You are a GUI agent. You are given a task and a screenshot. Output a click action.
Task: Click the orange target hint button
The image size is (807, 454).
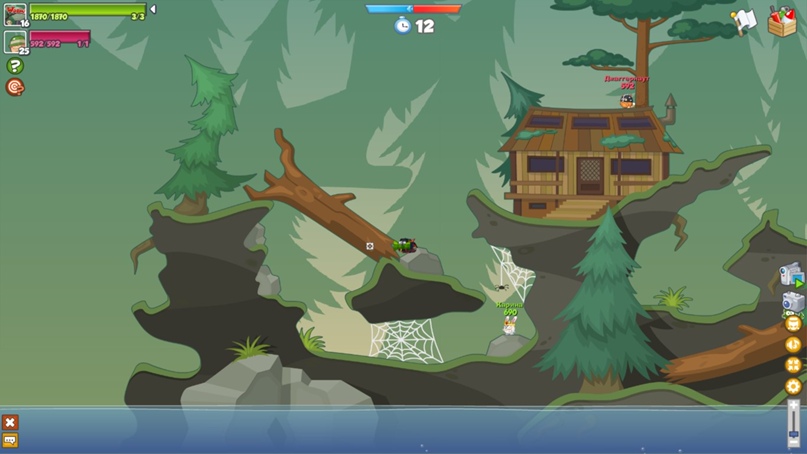coord(15,87)
